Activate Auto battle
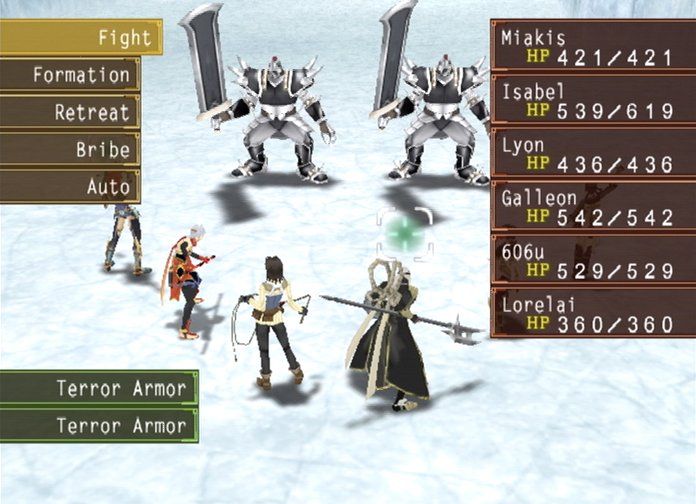Image resolution: width=696 pixels, height=504 pixels. 68,187
